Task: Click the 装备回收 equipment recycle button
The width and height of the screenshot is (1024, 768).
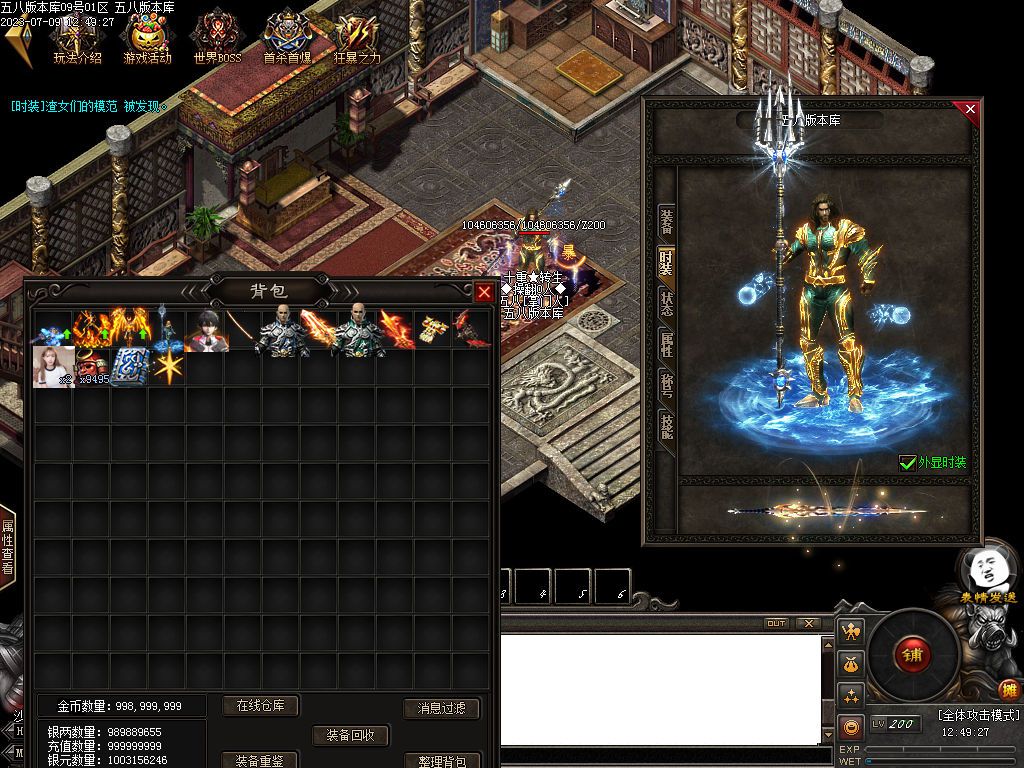Action: [x=350, y=735]
